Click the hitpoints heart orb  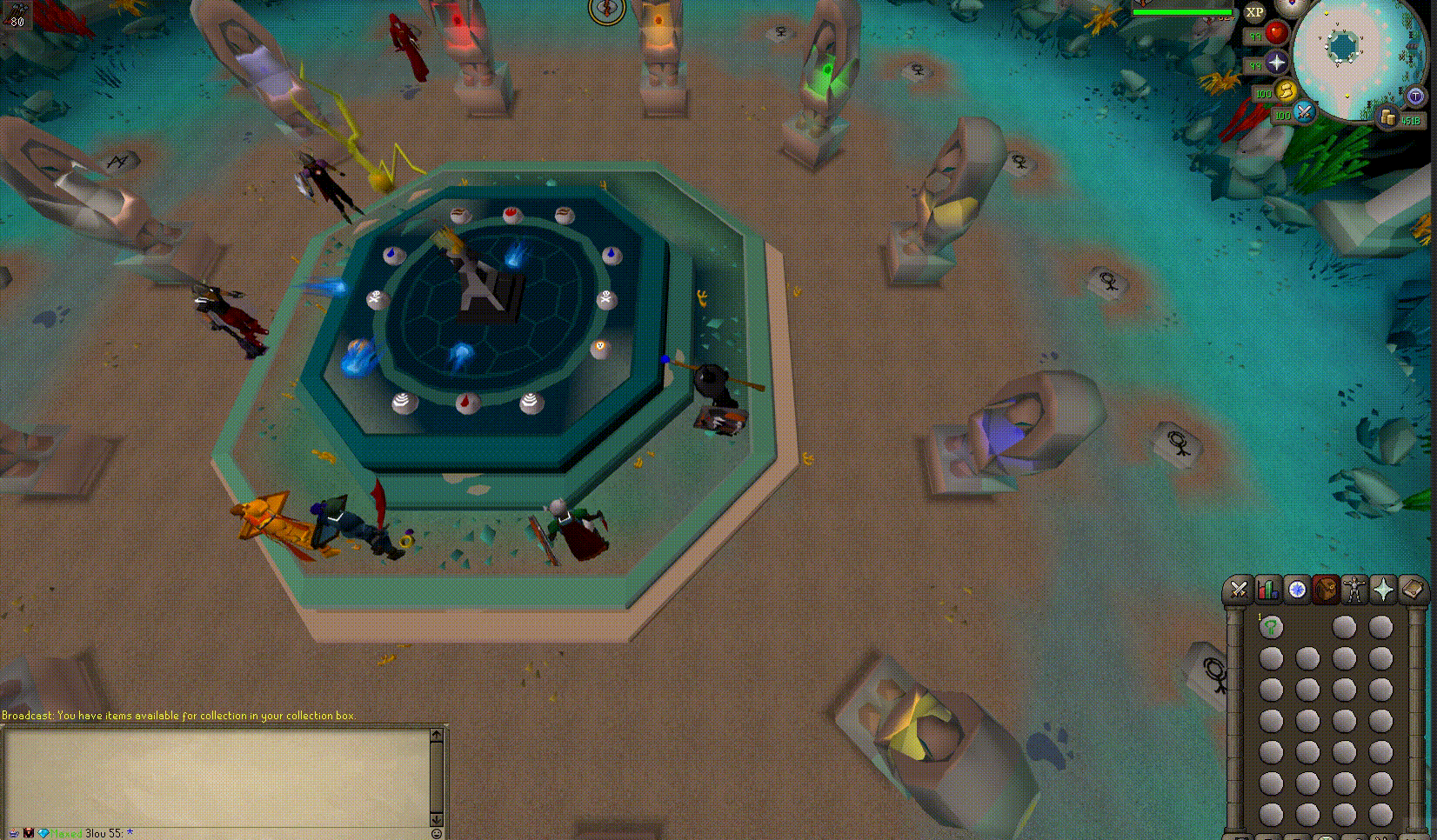tap(1276, 33)
